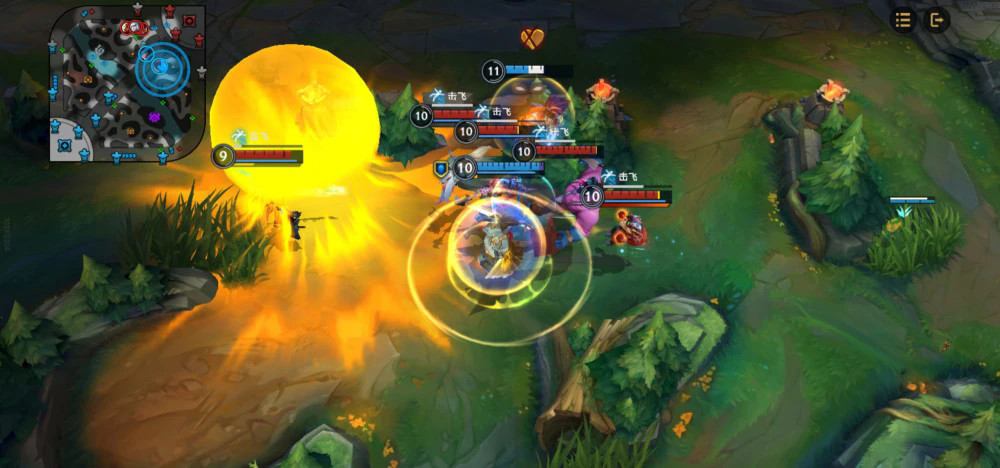Image resolution: width=1000 pixels, height=468 pixels.
Task: Select the blue nexus icon on minimap
Action: tap(65, 146)
